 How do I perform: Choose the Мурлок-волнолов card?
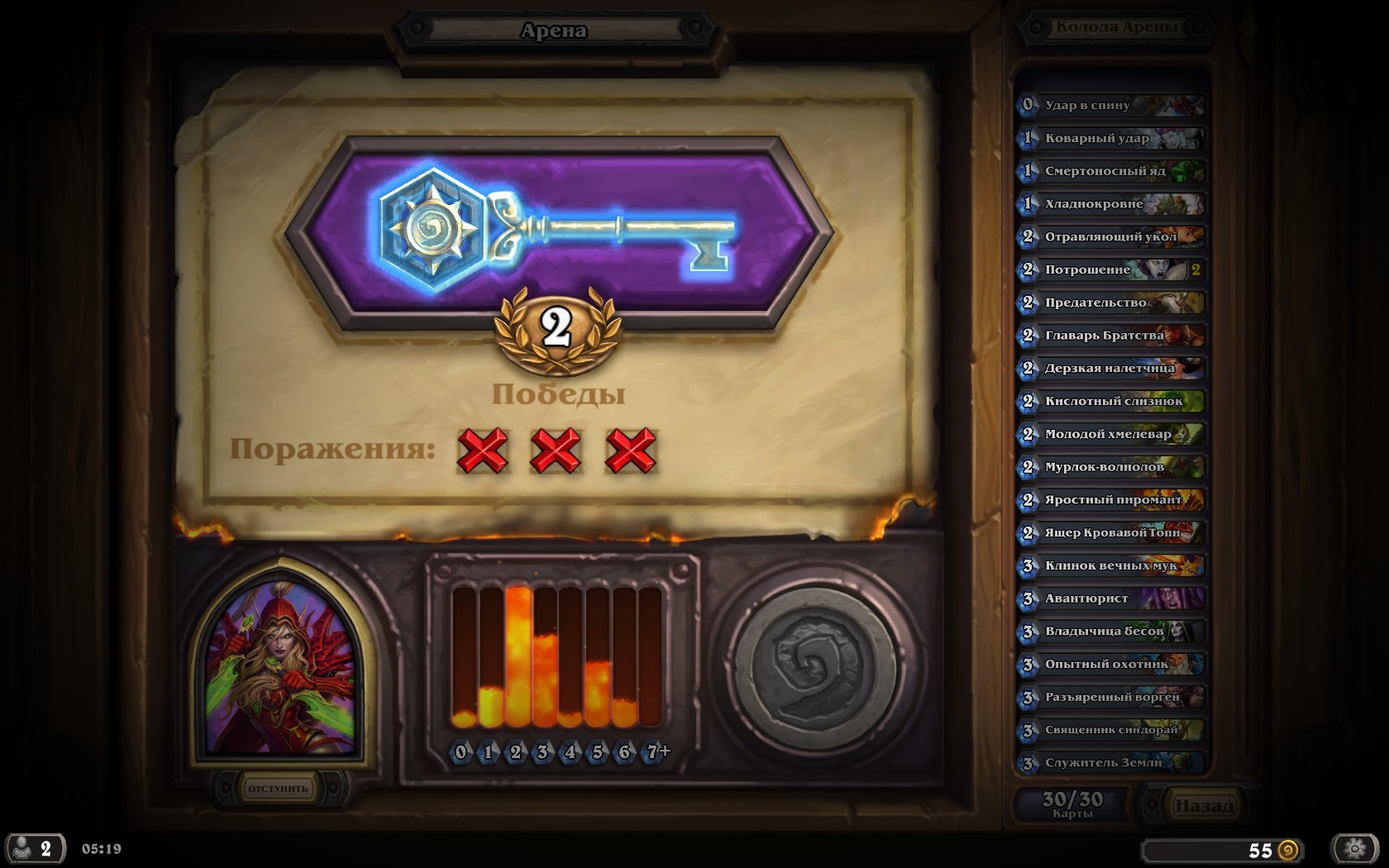[x=1110, y=467]
